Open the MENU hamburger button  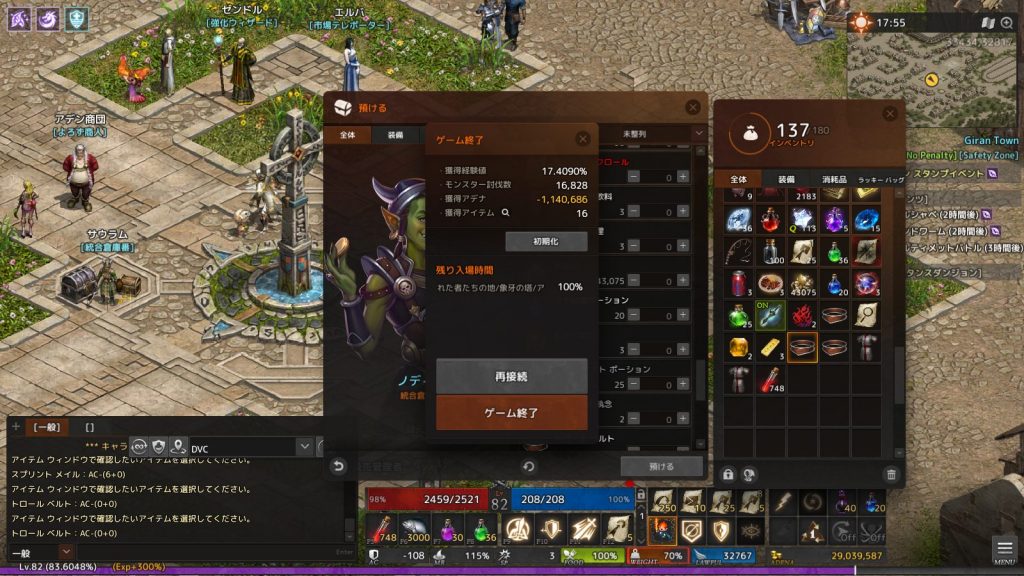tap(1003, 549)
